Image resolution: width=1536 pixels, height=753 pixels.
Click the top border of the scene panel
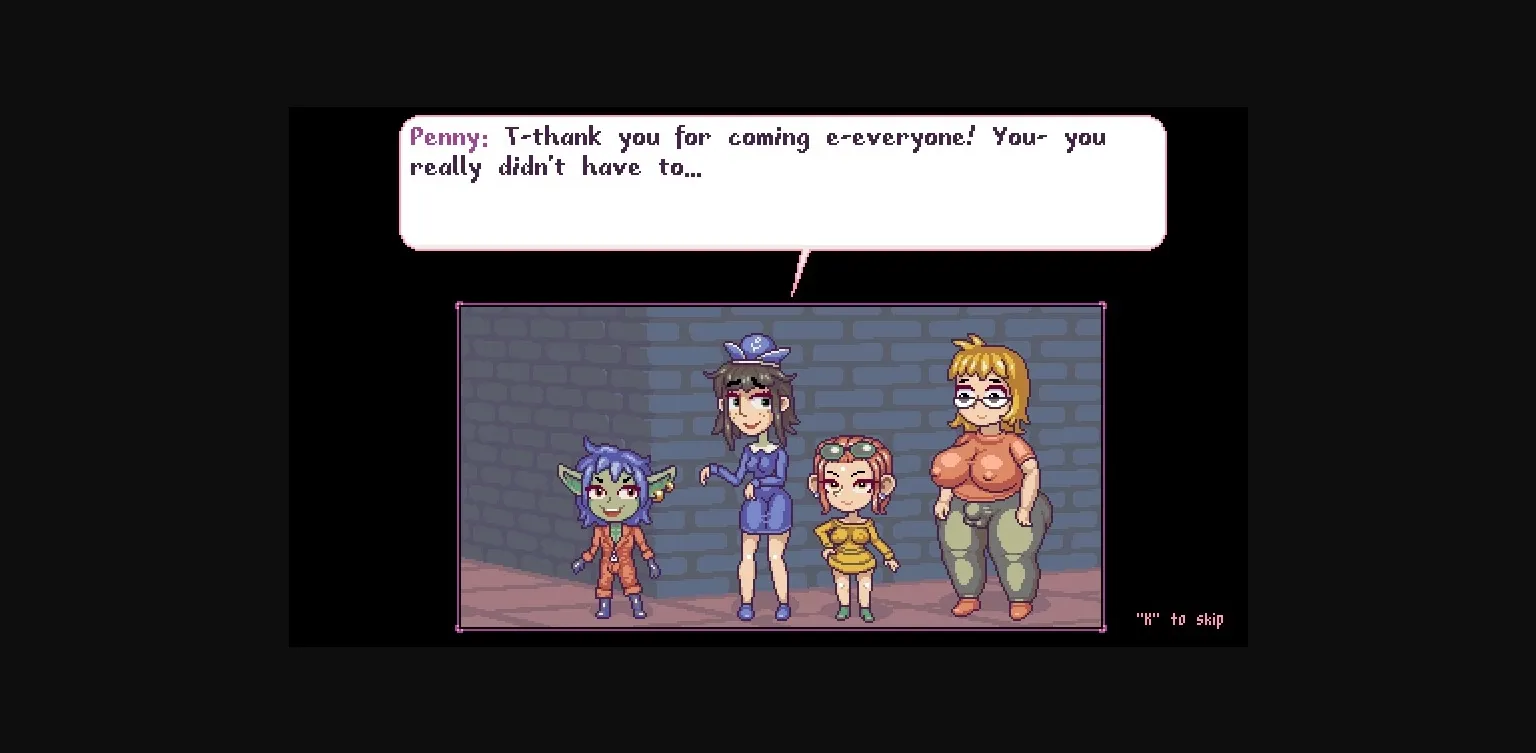(780, 306)
